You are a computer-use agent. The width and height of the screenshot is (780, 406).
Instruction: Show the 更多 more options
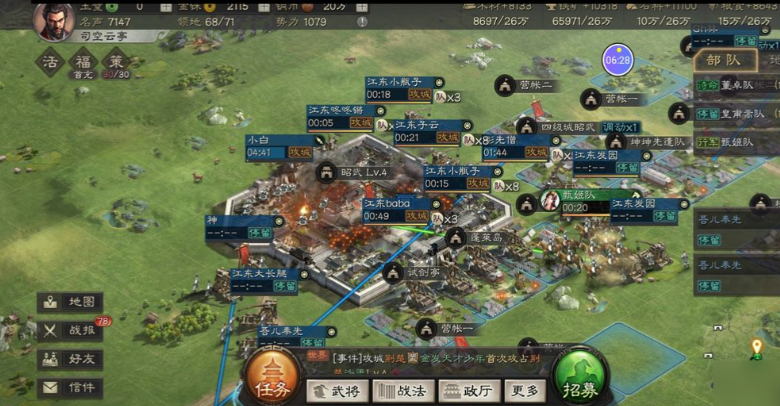[x=526, y=391]
